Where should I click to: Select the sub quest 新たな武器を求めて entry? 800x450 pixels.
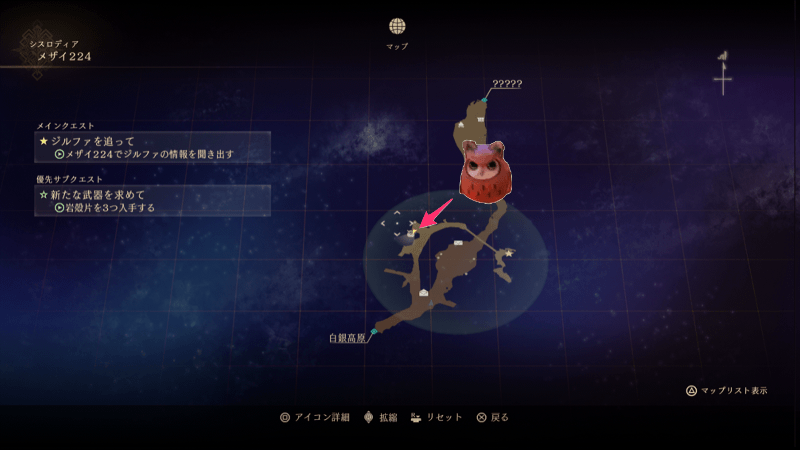[152, 200]
